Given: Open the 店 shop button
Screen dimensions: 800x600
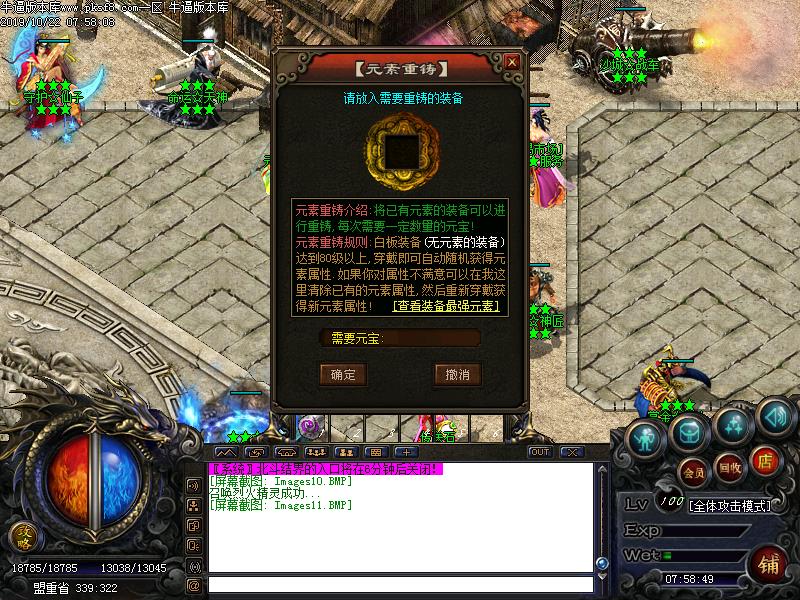Looking at the screenshot, I should 764,461.
